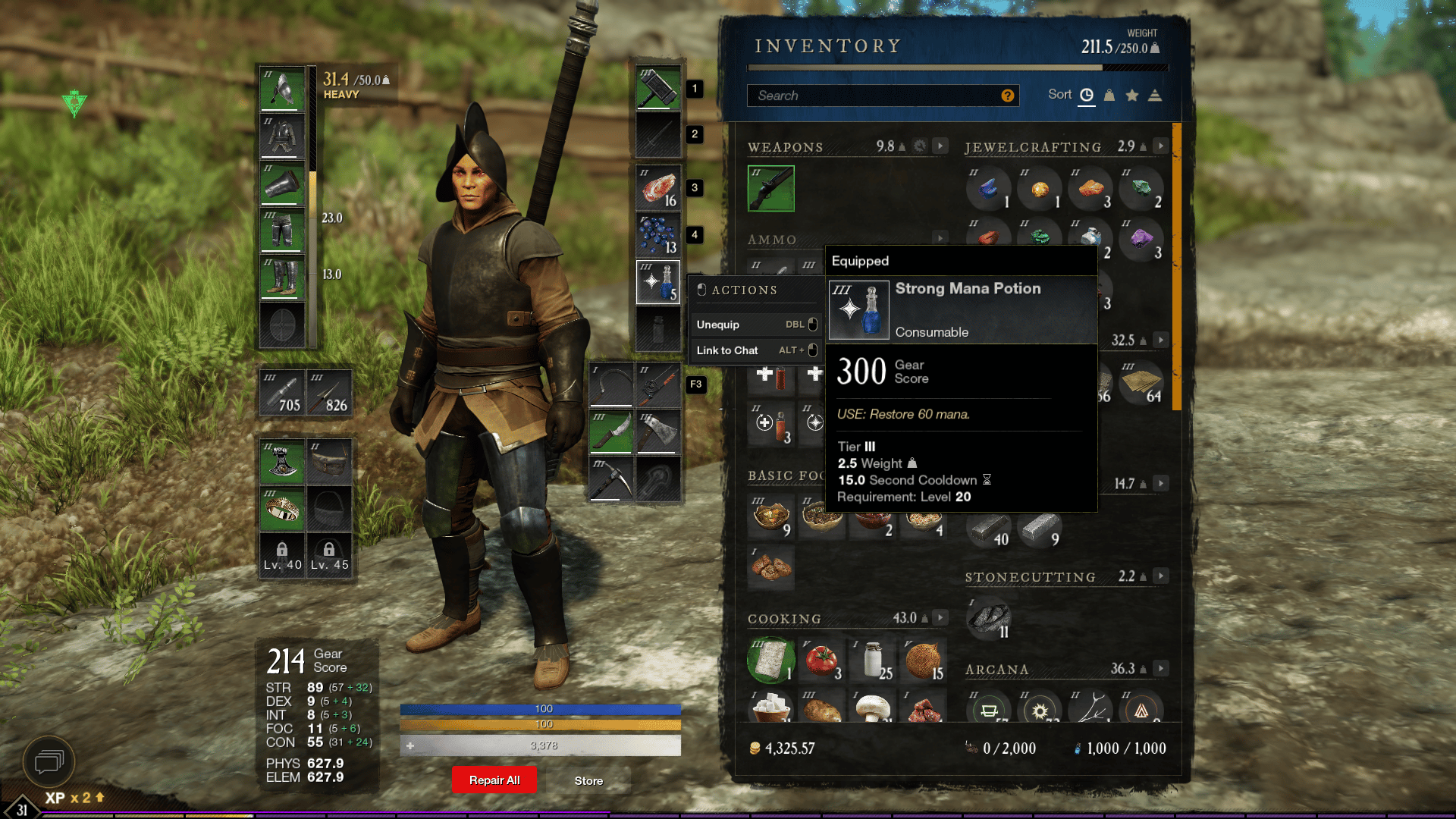Choose Unequip from the Actions menu
Image resolution: width=1456 pixels, height=819 pixels.
pos(756,325)
